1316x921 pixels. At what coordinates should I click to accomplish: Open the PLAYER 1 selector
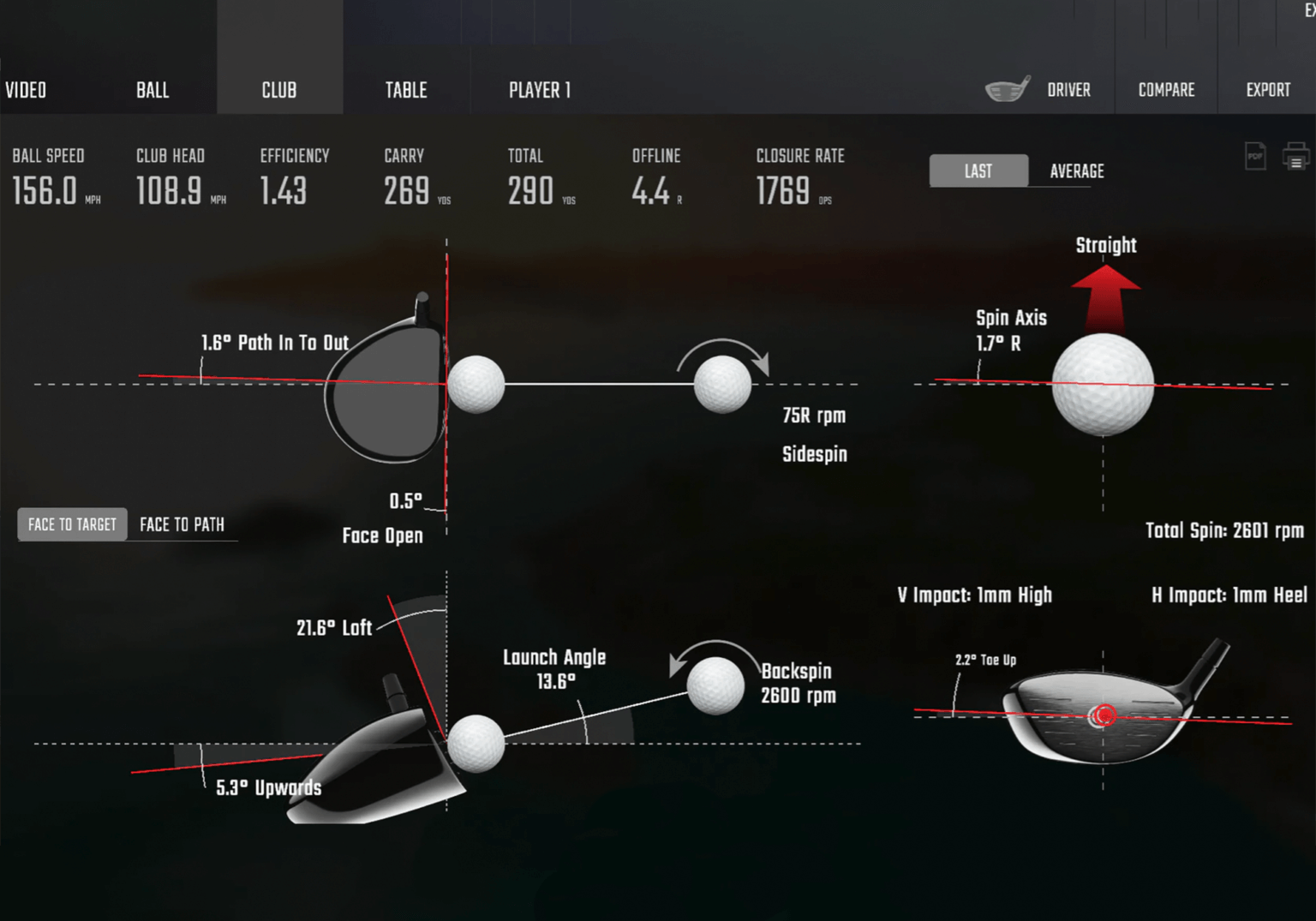pos(540,88)
